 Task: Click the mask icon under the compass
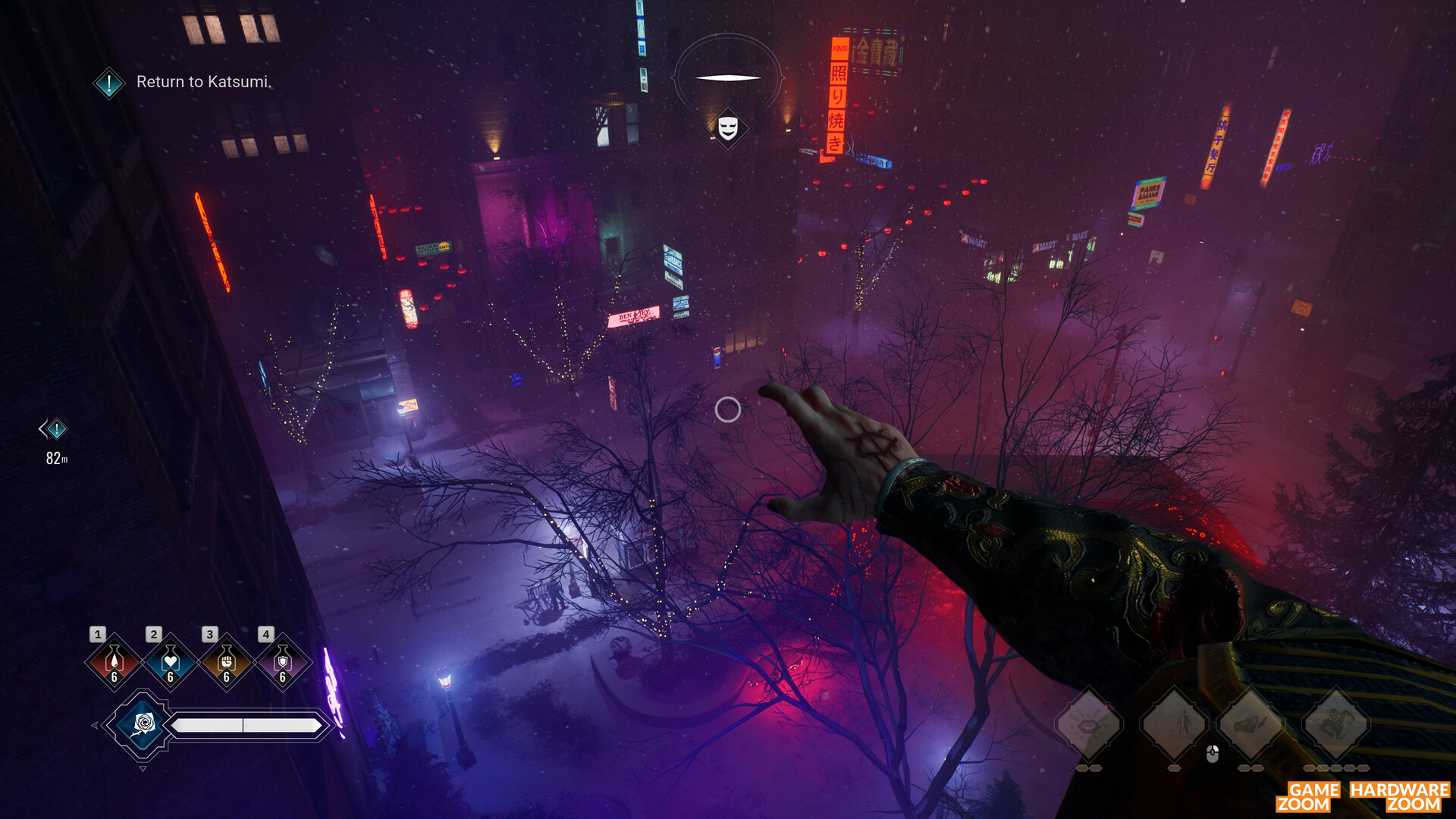728,127
